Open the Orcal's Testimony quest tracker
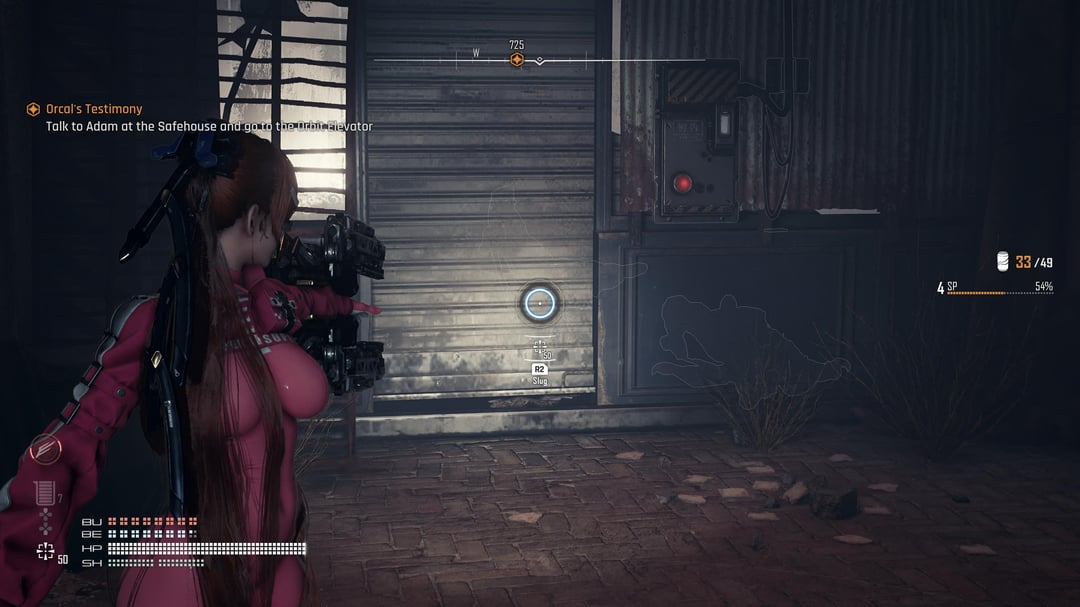Image resolution: width=1080 pixels, height=607 pixels. [94, 109]
